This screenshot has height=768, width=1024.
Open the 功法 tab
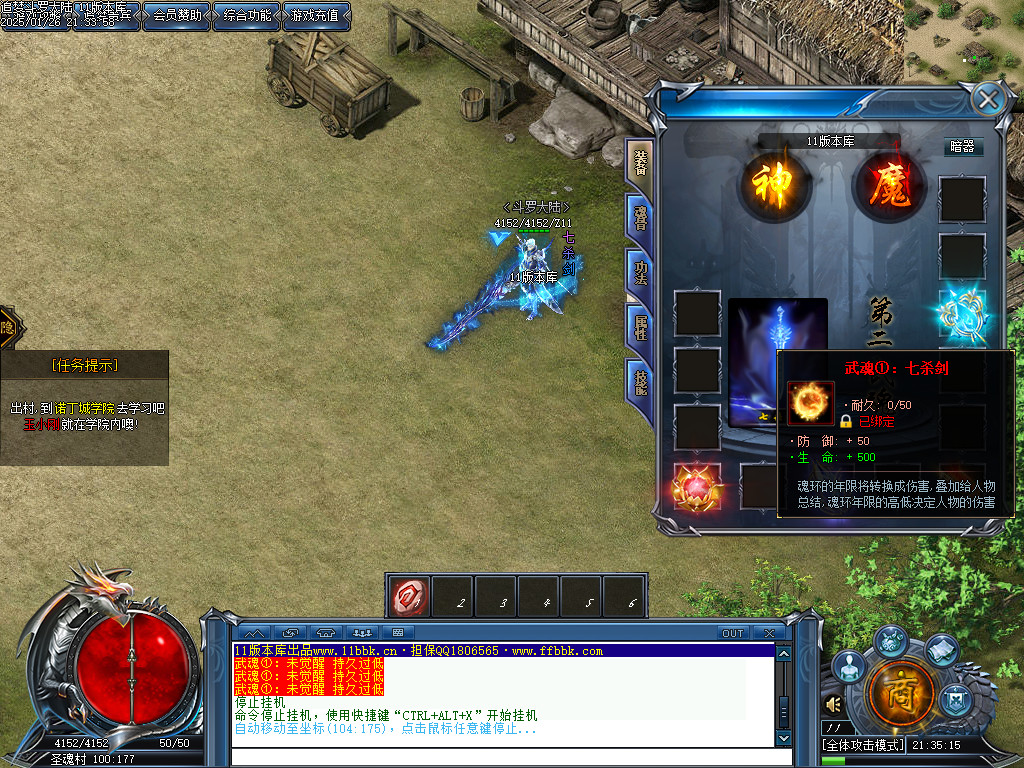639,272
